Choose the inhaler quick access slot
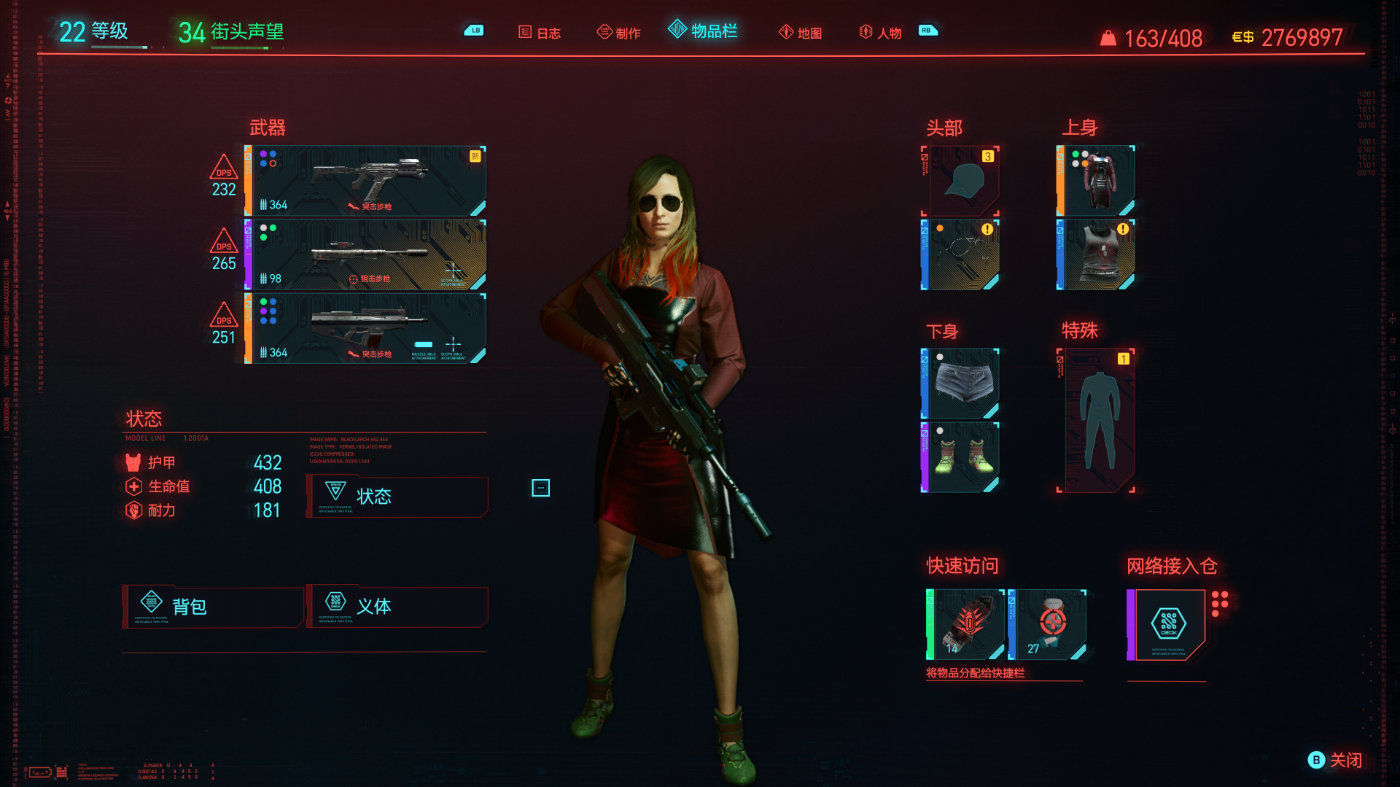This screenshot has height=787, width=1400. [1050, 624]
